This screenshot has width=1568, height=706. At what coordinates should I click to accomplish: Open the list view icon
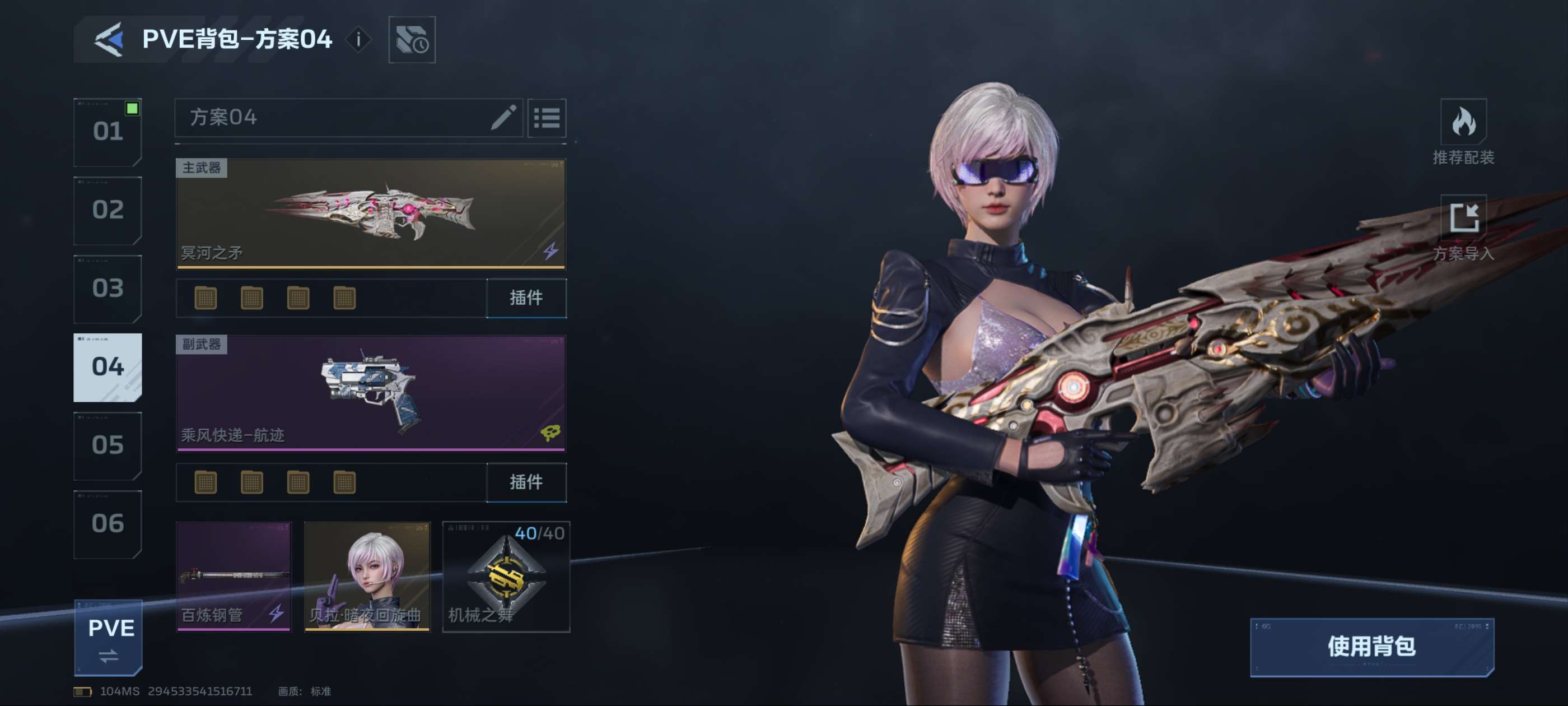(546, 118)
